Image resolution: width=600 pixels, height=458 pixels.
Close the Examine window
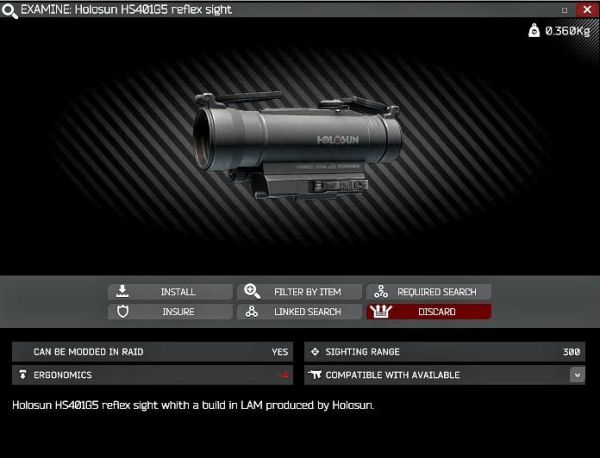pyautogui.click(x=586, y=9)
